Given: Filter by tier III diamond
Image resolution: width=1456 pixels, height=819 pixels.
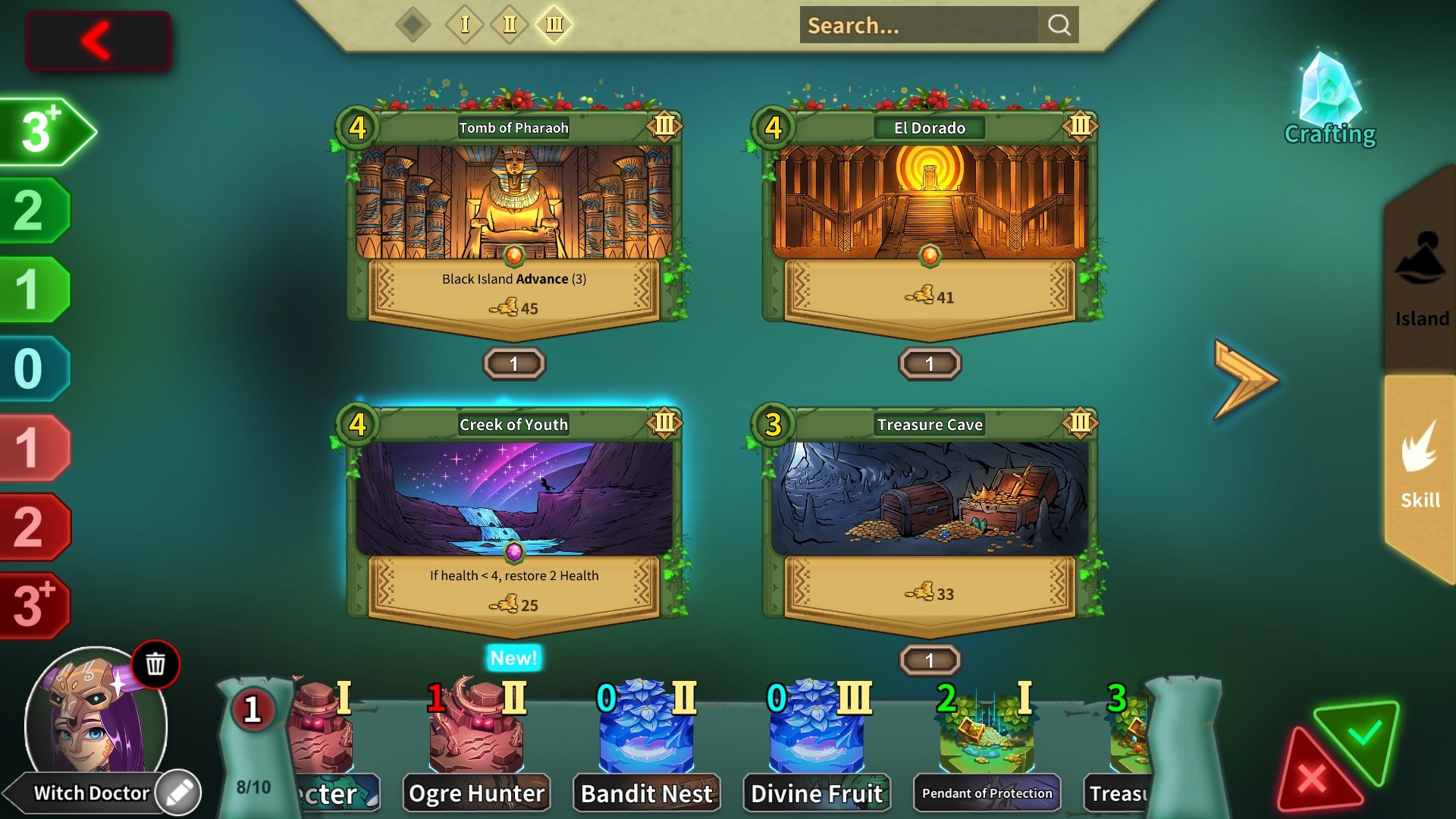Looking at the screenshot, I should coord(554,25).
